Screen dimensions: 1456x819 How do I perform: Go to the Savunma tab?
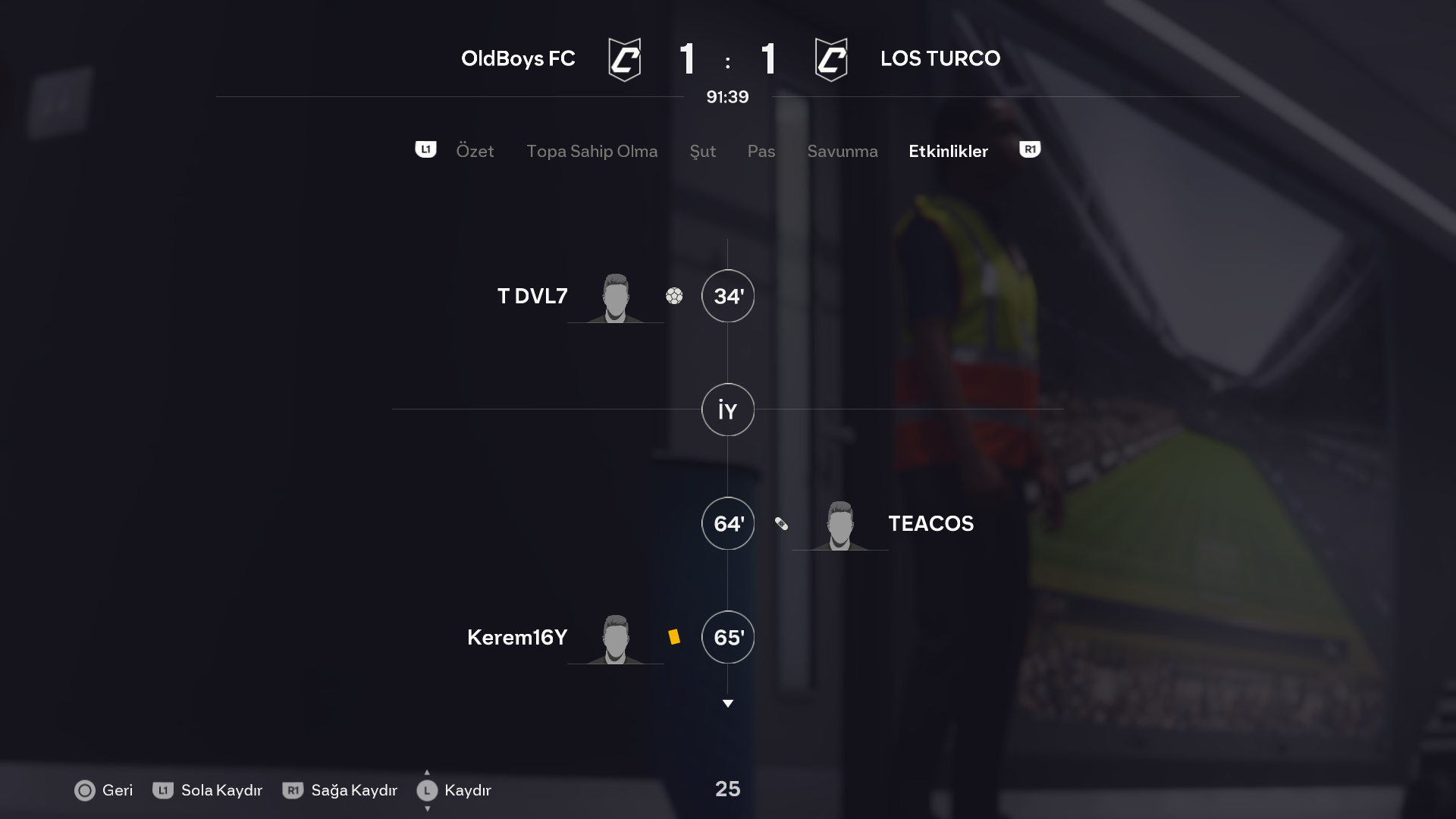tap(842, 151)
